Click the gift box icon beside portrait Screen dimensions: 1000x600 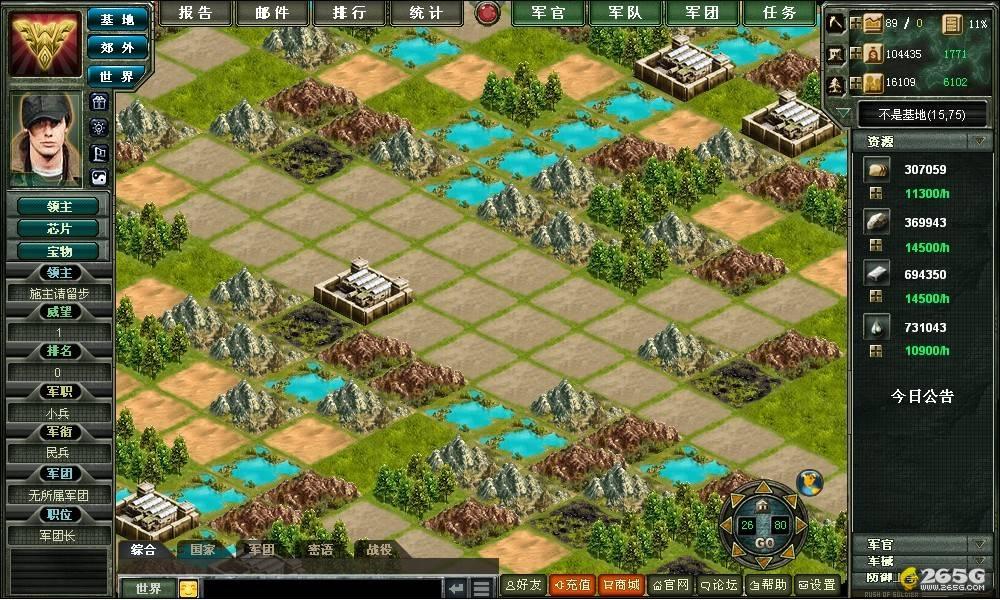click(x=99, y=102)
